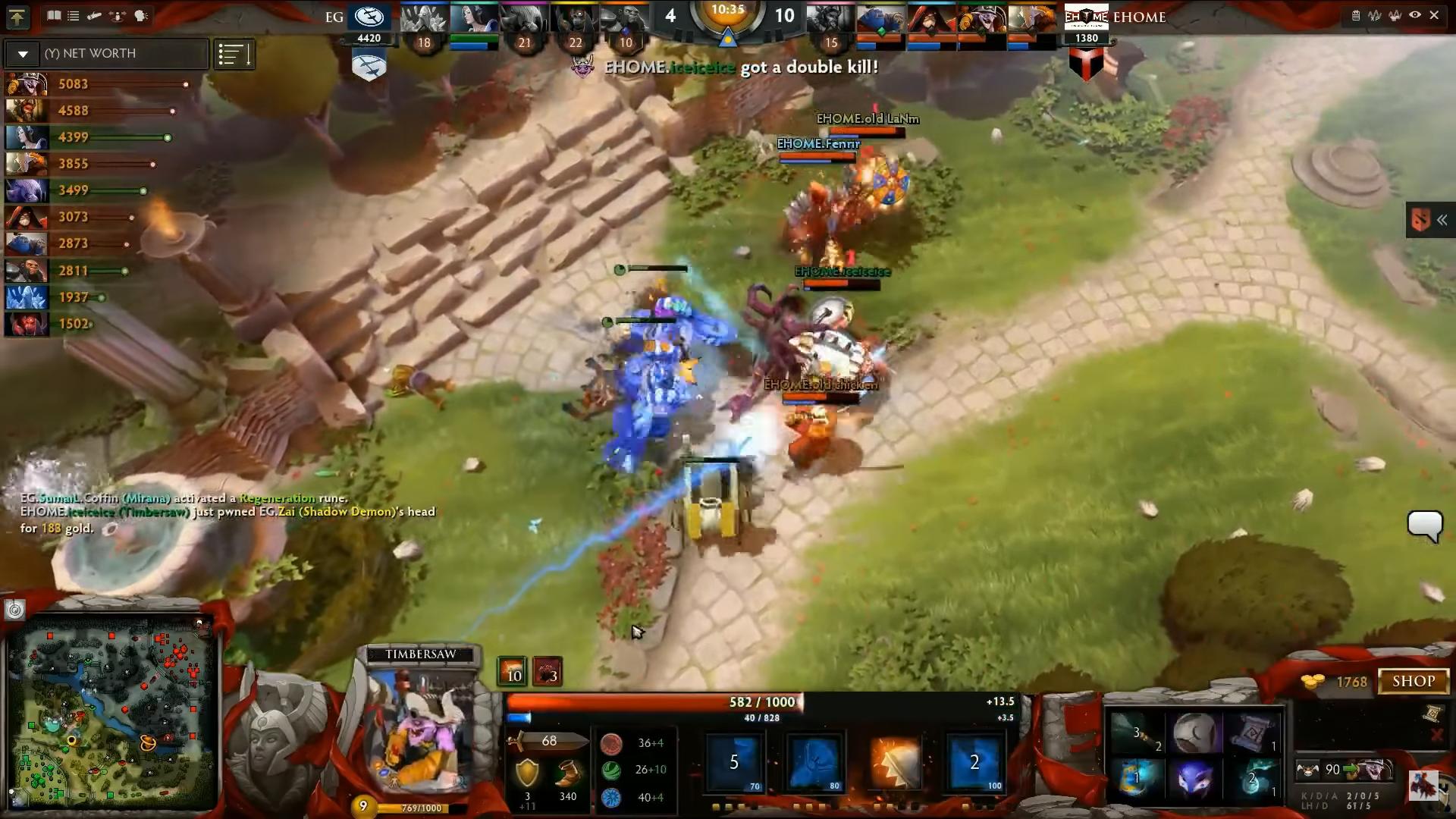Use the Town Portal Scroll item slot

pos(1251,733)
